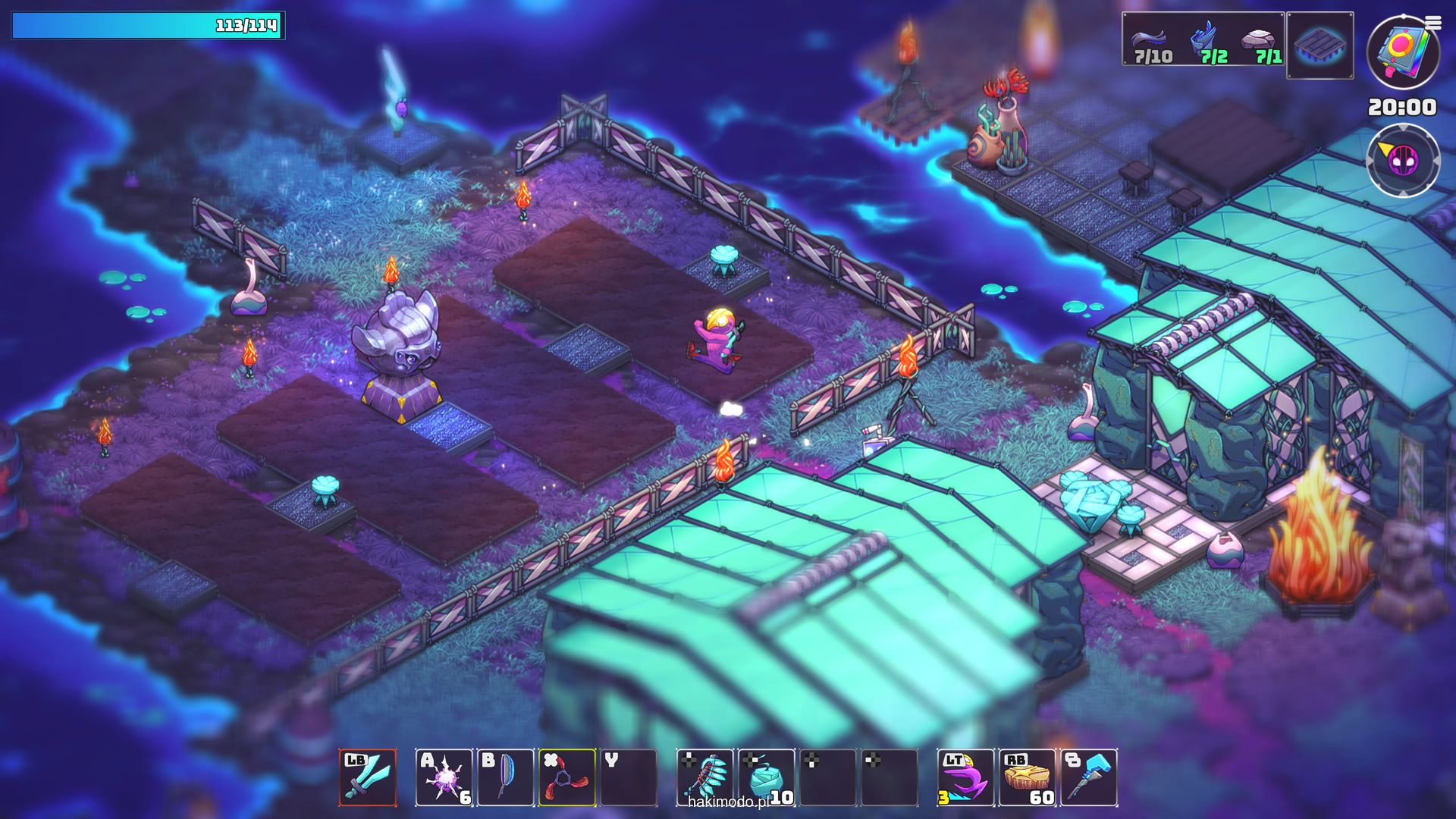The image size is (1456, 819).
Task: Select the golden pie food slot
Action: click(1027, 777)
